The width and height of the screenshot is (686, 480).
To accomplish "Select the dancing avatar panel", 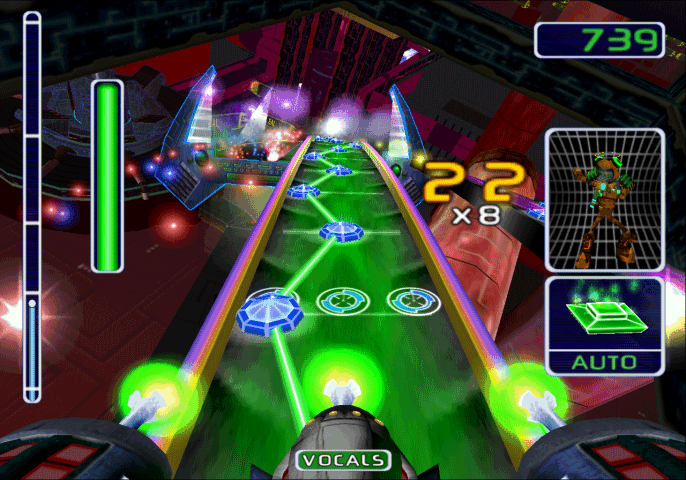I will pos(604,199).
